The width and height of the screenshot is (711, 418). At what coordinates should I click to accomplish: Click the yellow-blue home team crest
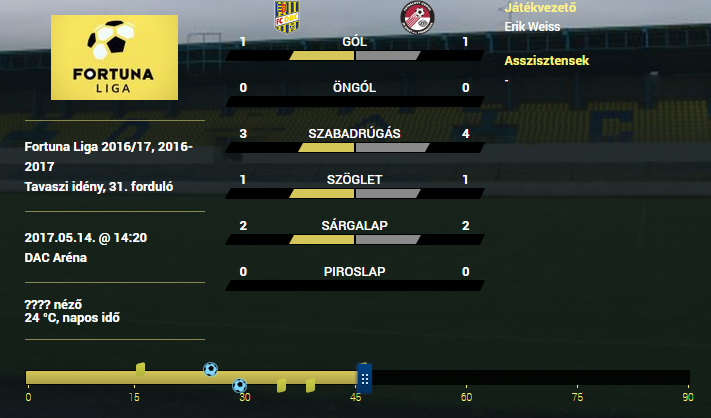[x=286, y=18]
